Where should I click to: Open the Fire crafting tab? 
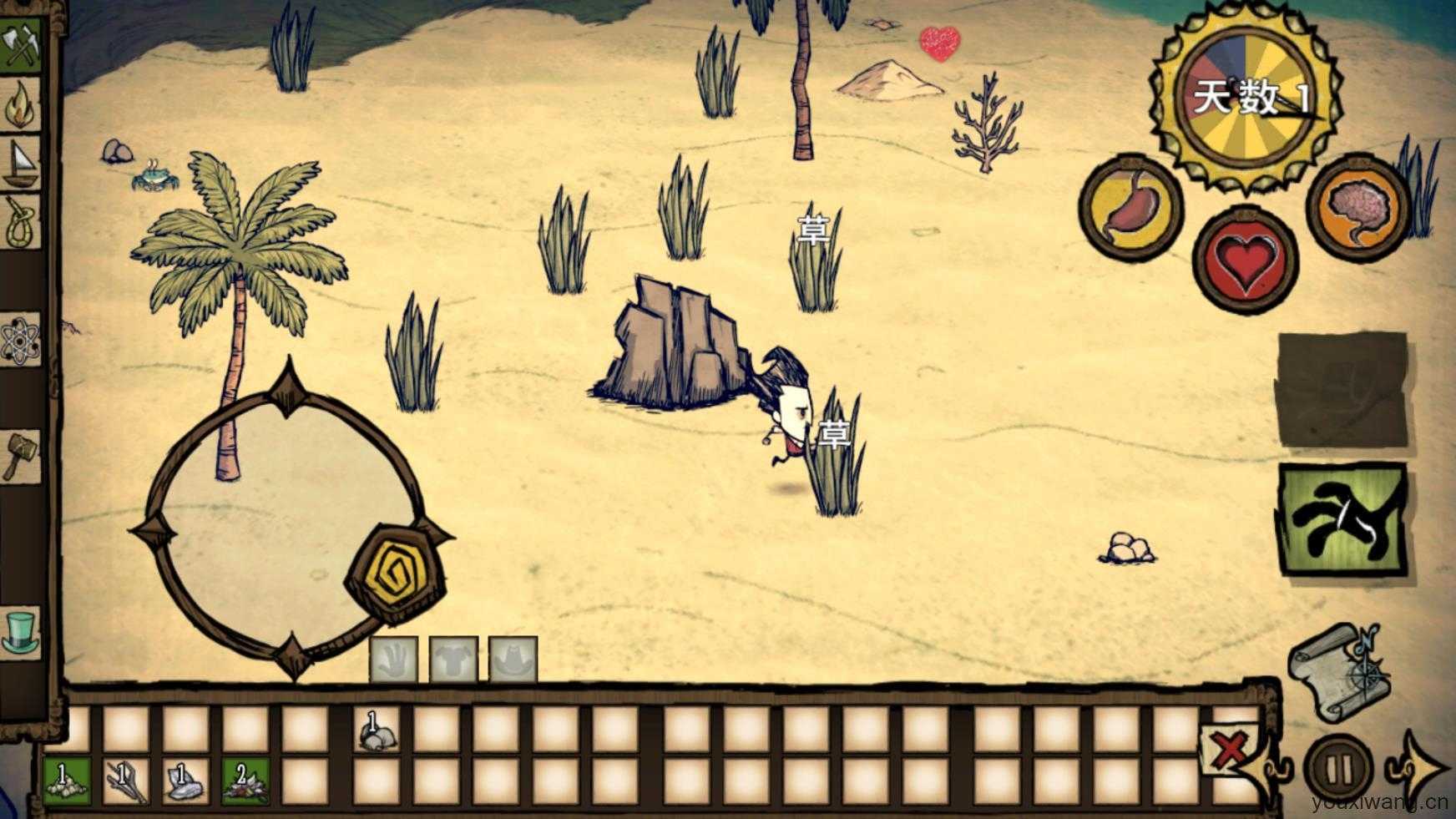[21, 104]
